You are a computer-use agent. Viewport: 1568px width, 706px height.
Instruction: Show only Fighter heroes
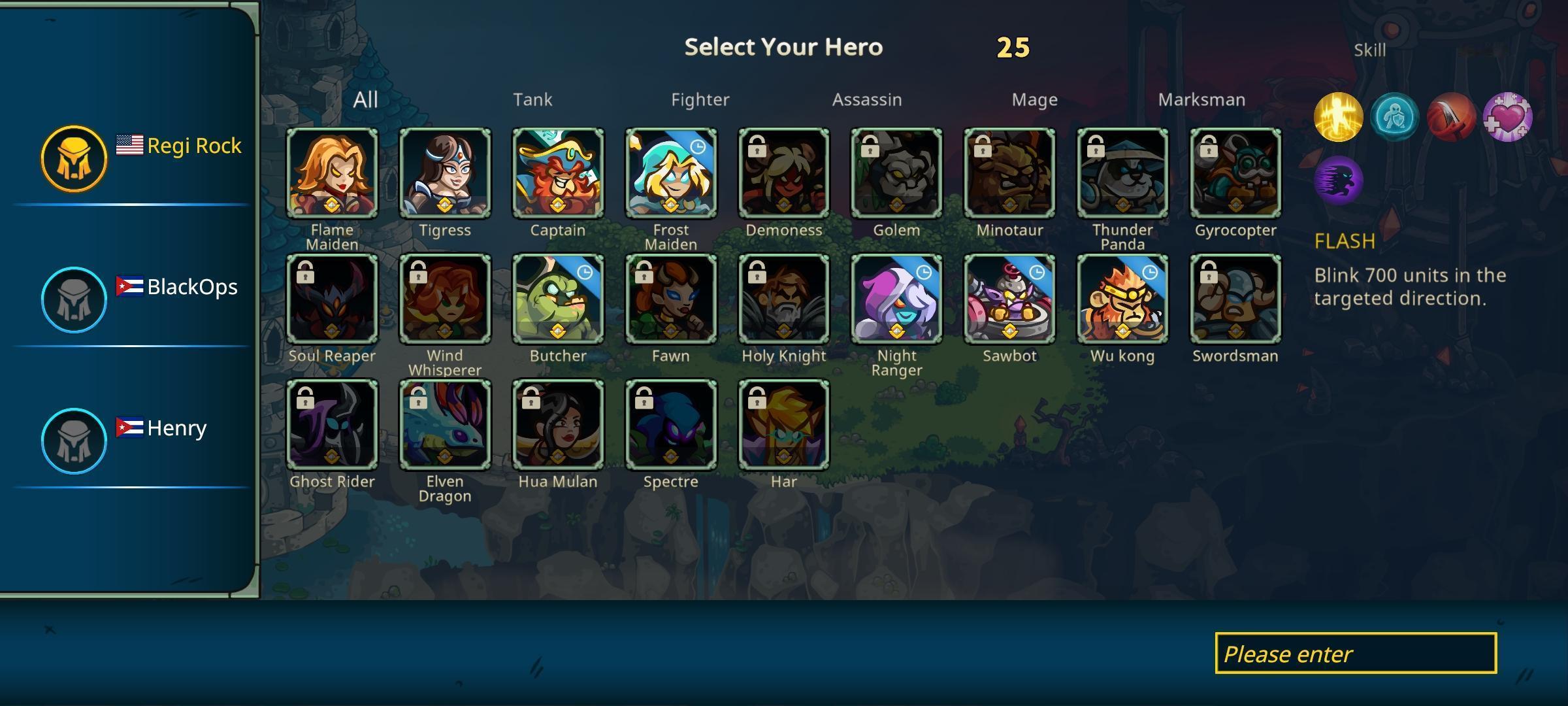700,99
